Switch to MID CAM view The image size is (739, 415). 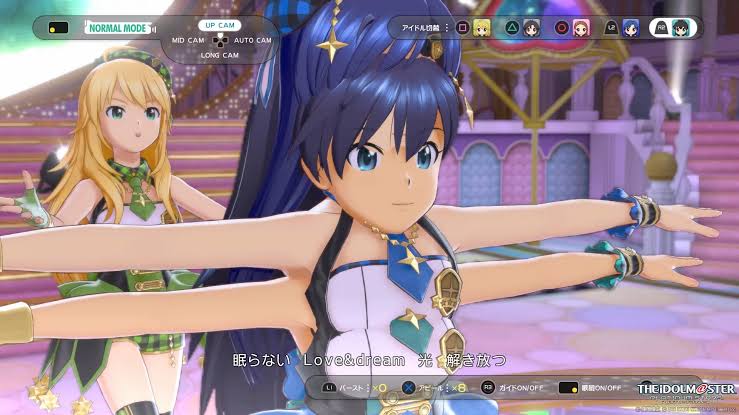[x=188, y=40]
